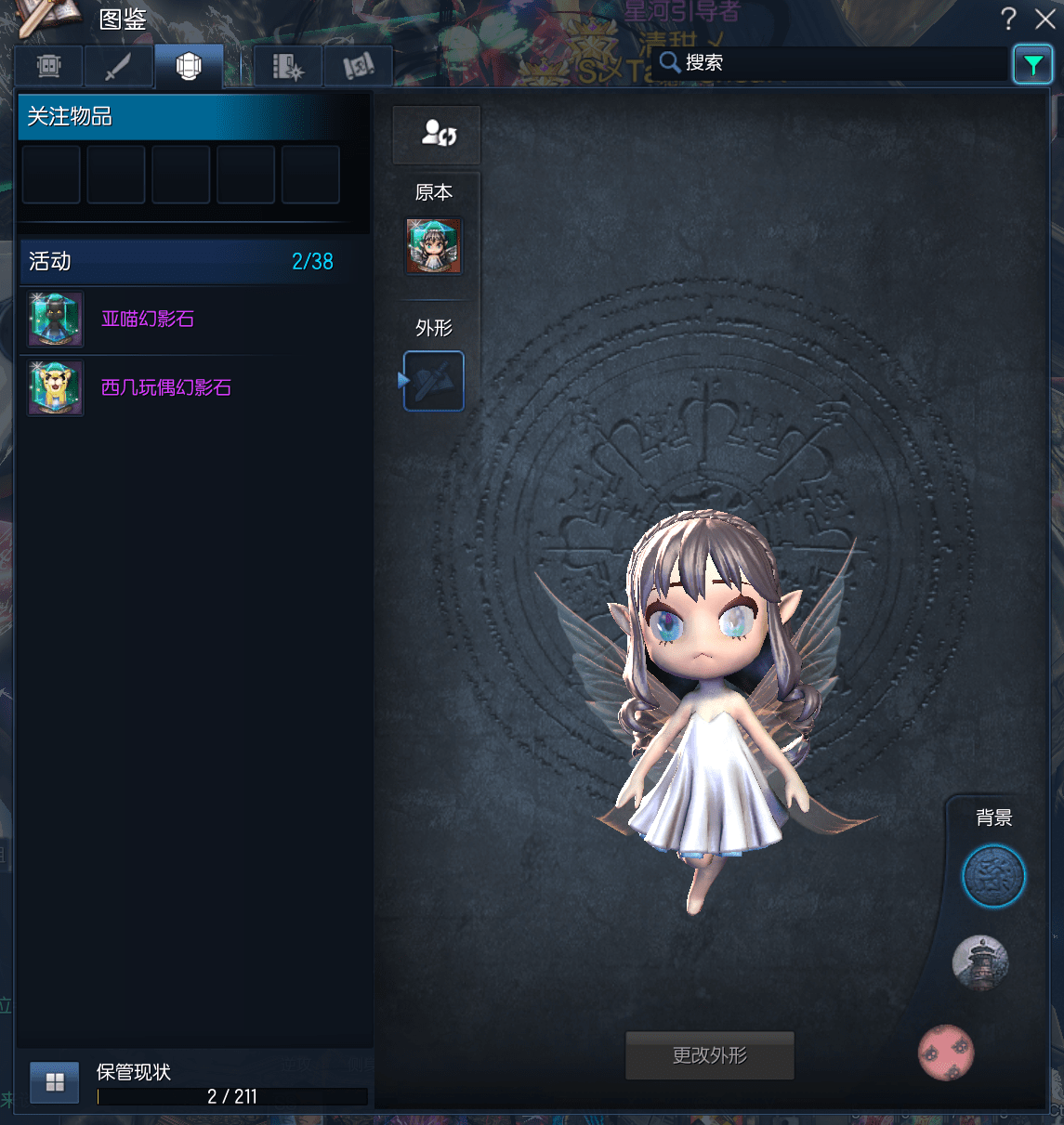This screenshot has width=1064, height=1125.
Task: Switch to the armor chestpiece tab
Action: [48, 67]
